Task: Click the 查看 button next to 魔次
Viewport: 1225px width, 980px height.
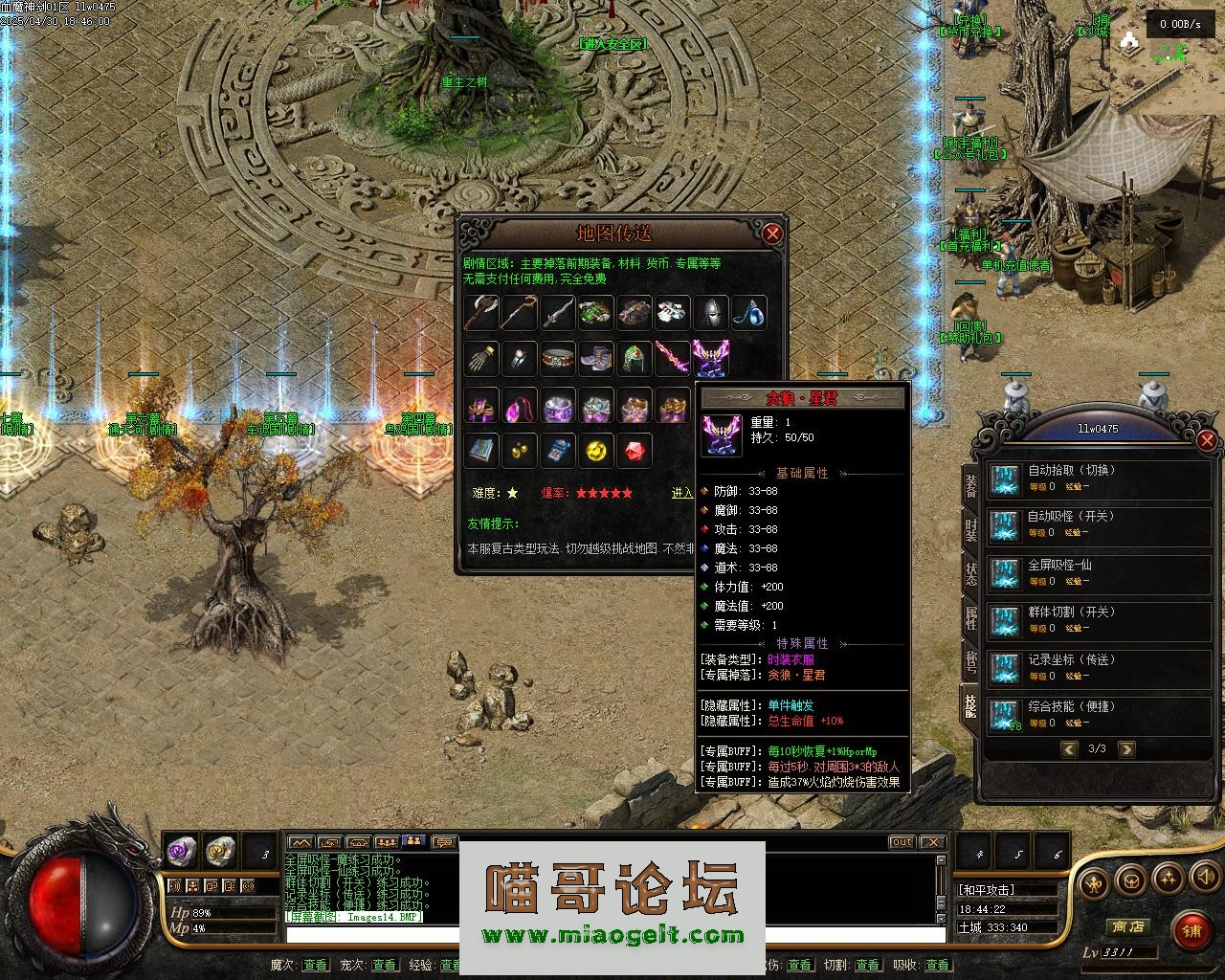Action: (315, 965)
